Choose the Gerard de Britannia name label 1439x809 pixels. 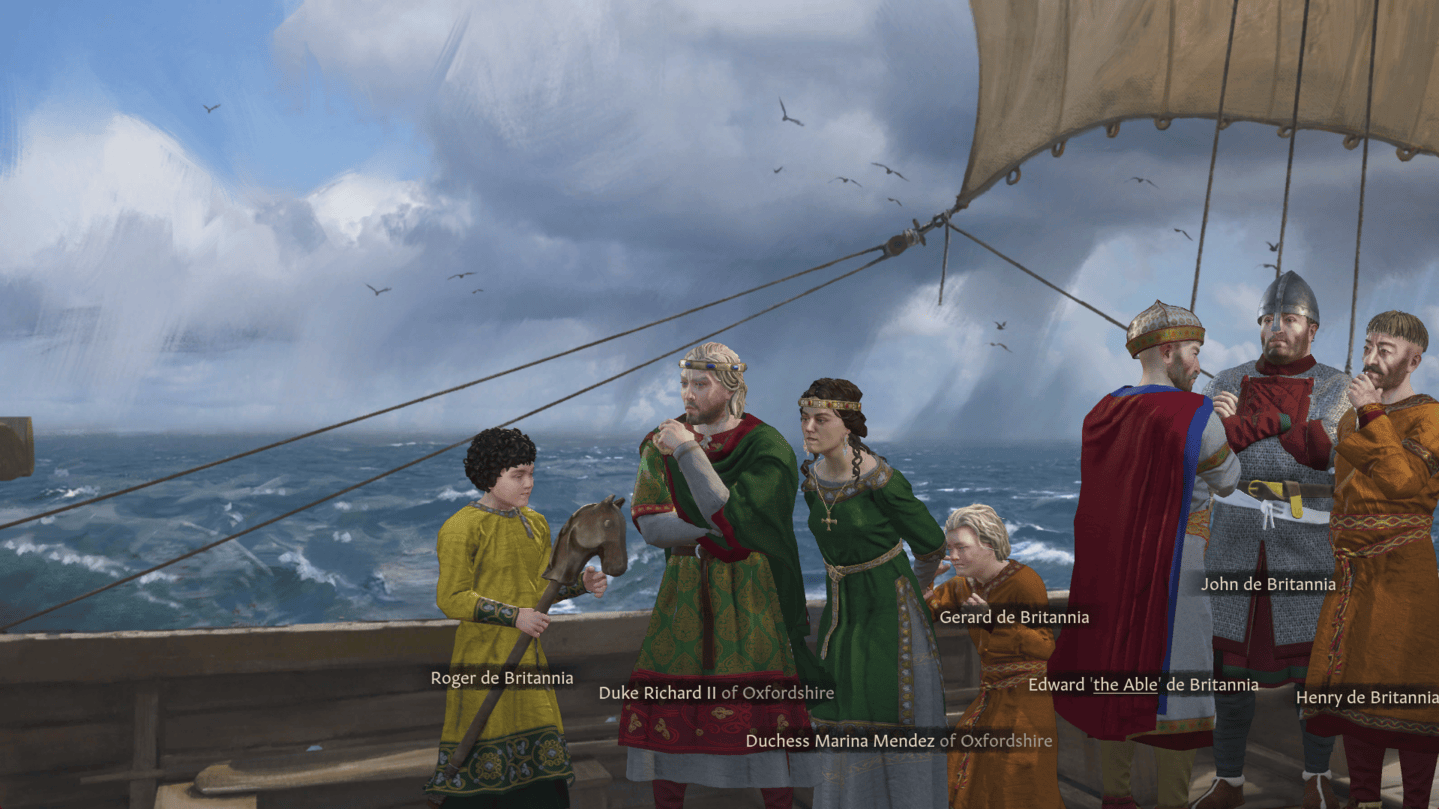pos(1014,617)
